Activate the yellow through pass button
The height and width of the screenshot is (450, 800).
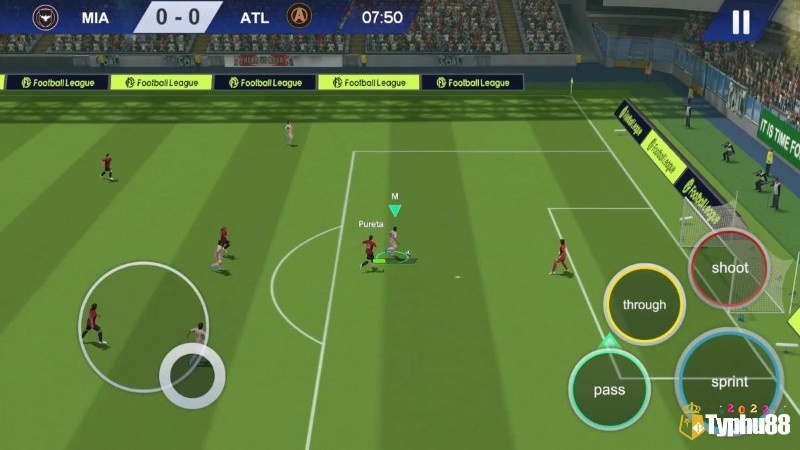(x=644, y=304)
